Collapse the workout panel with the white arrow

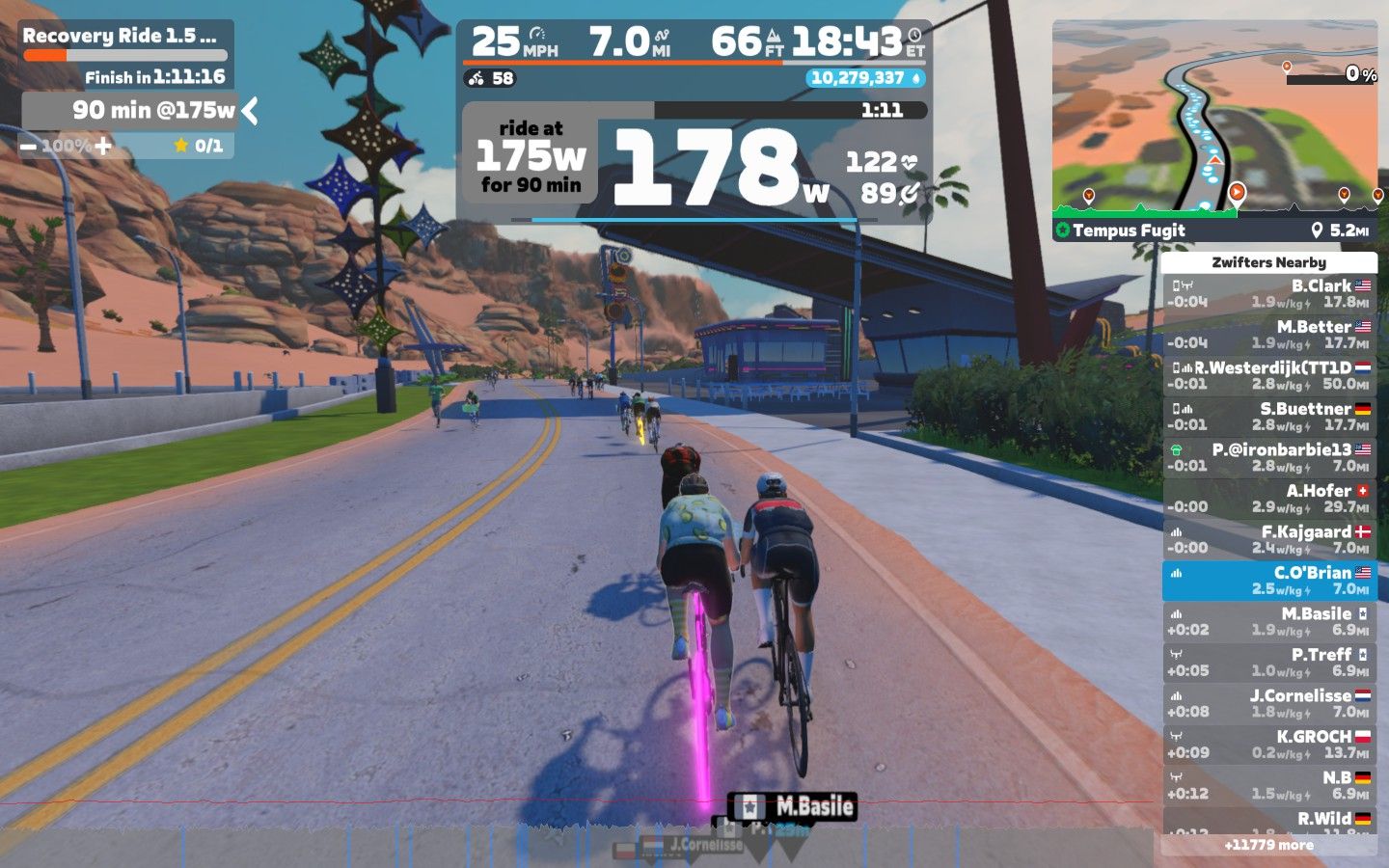click(x=250, y=111)
